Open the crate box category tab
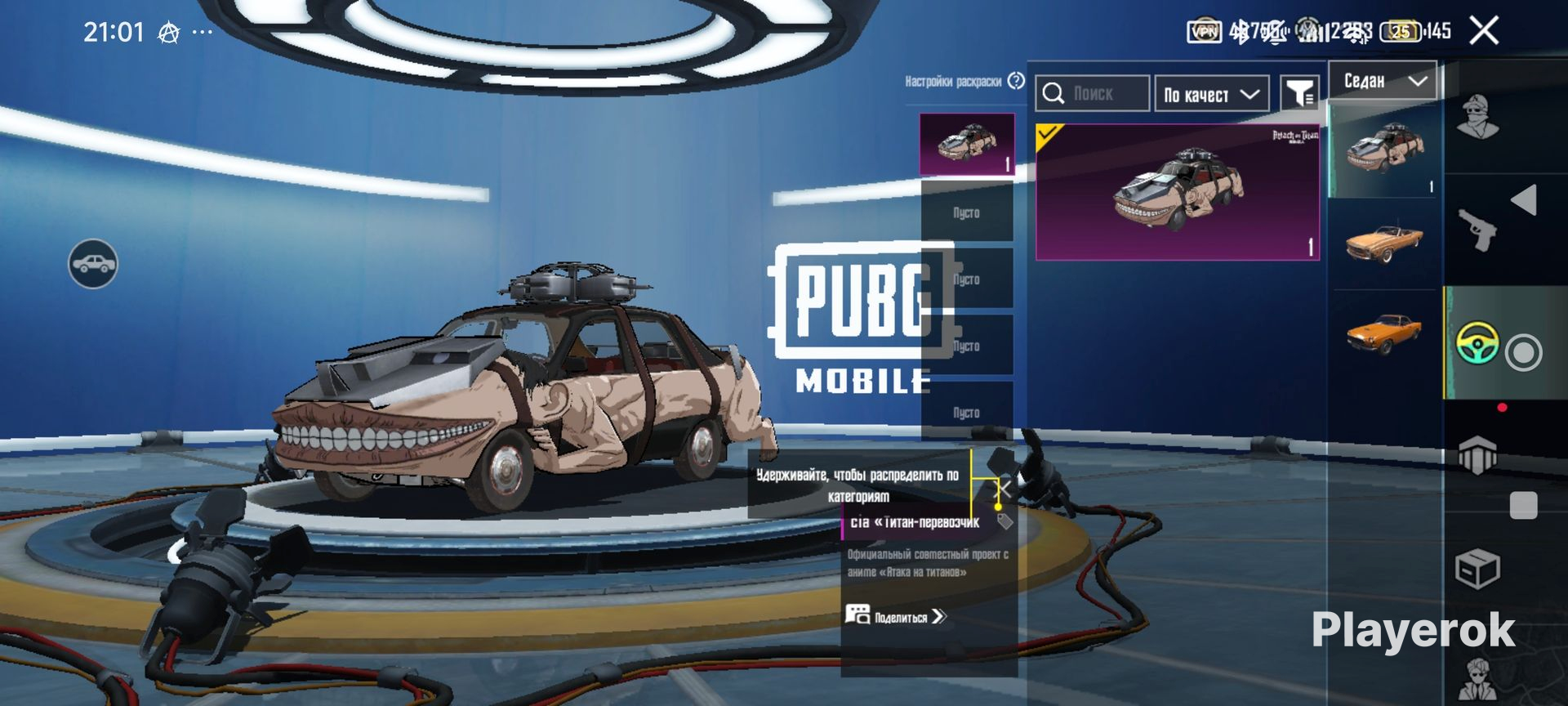The width and height of the screenshot is (1568, 706). coord(1478,568)
